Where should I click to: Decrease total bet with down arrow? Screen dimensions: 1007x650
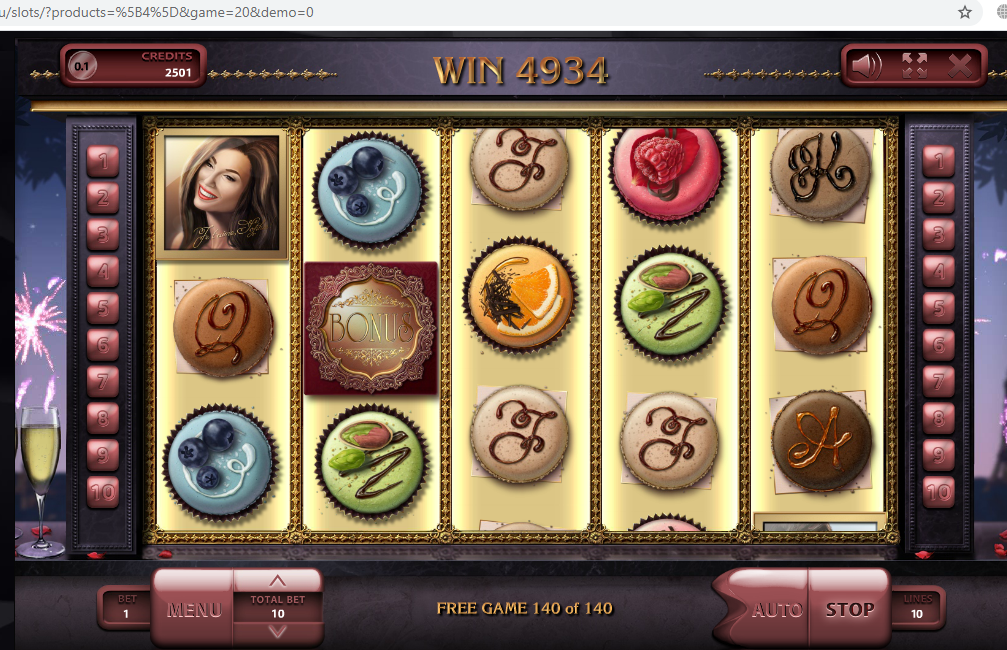click(278, 631)
